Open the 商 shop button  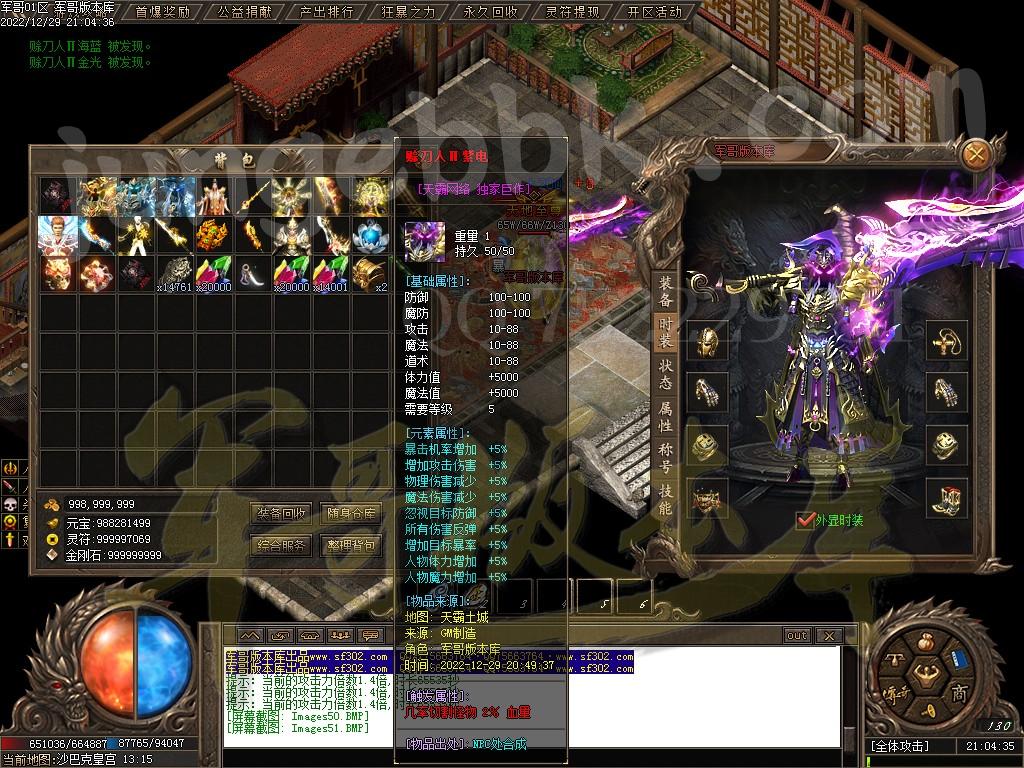tap(959, 694)
